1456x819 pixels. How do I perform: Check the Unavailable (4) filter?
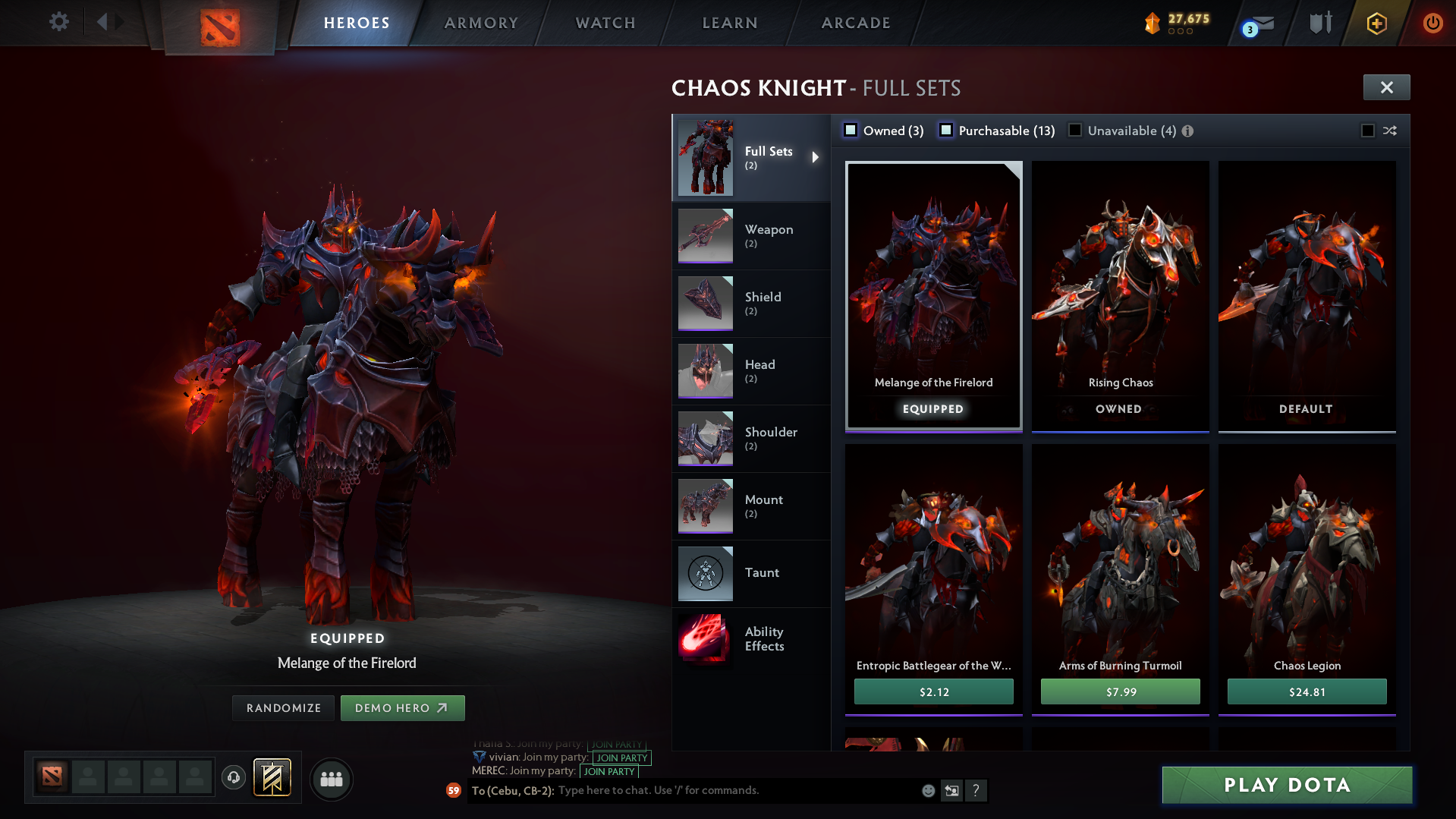[x=1075, y=130]
